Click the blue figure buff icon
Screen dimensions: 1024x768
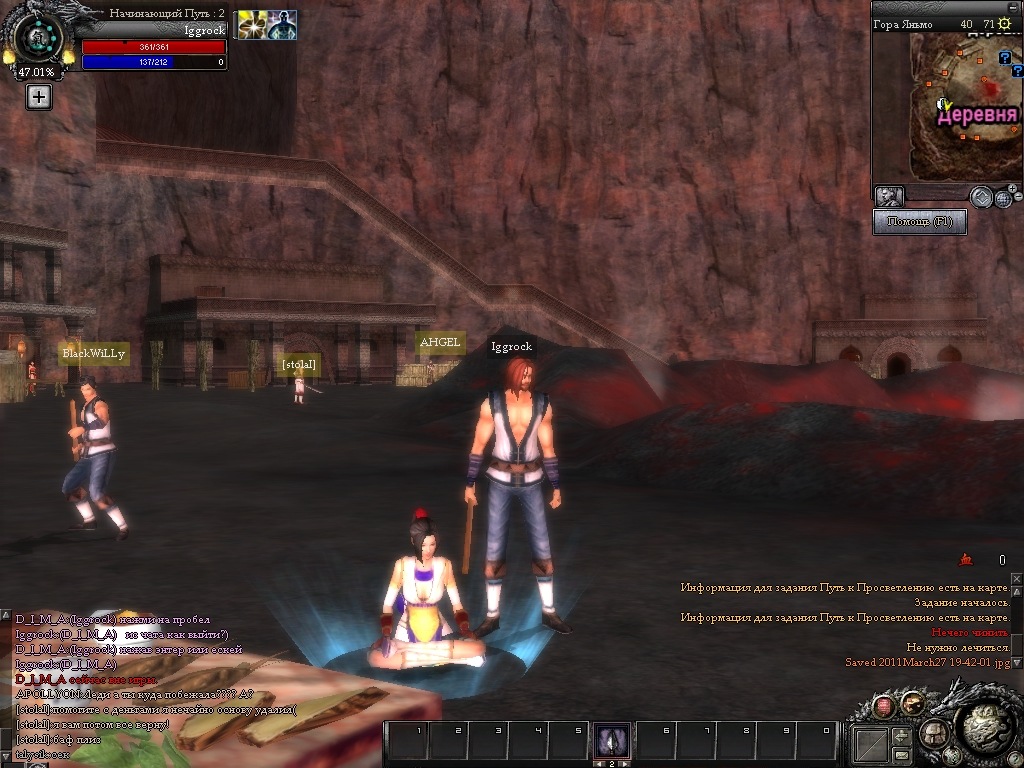click(x=282, y=25)
